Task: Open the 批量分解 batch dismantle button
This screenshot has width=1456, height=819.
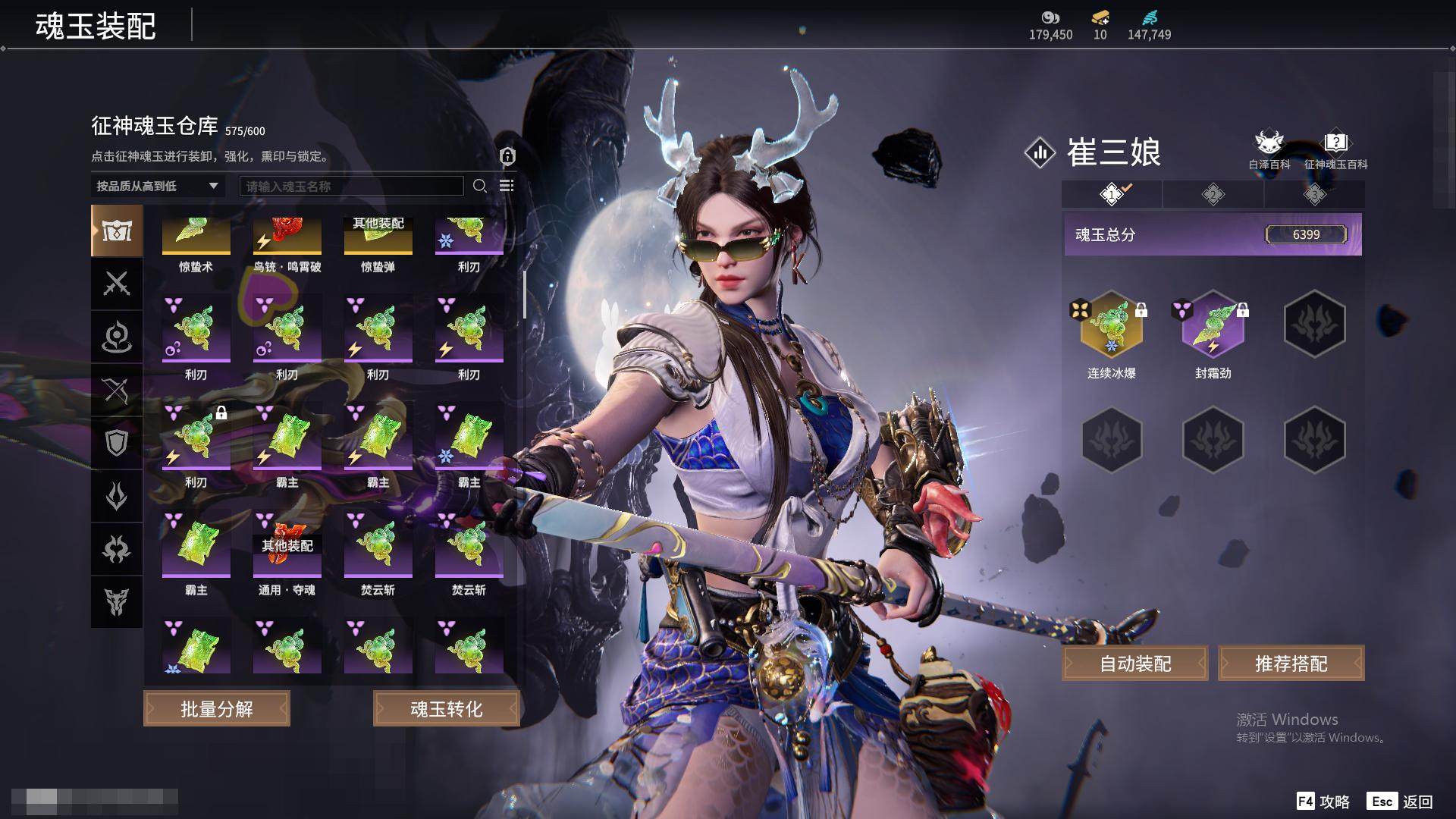Action: 217,709
